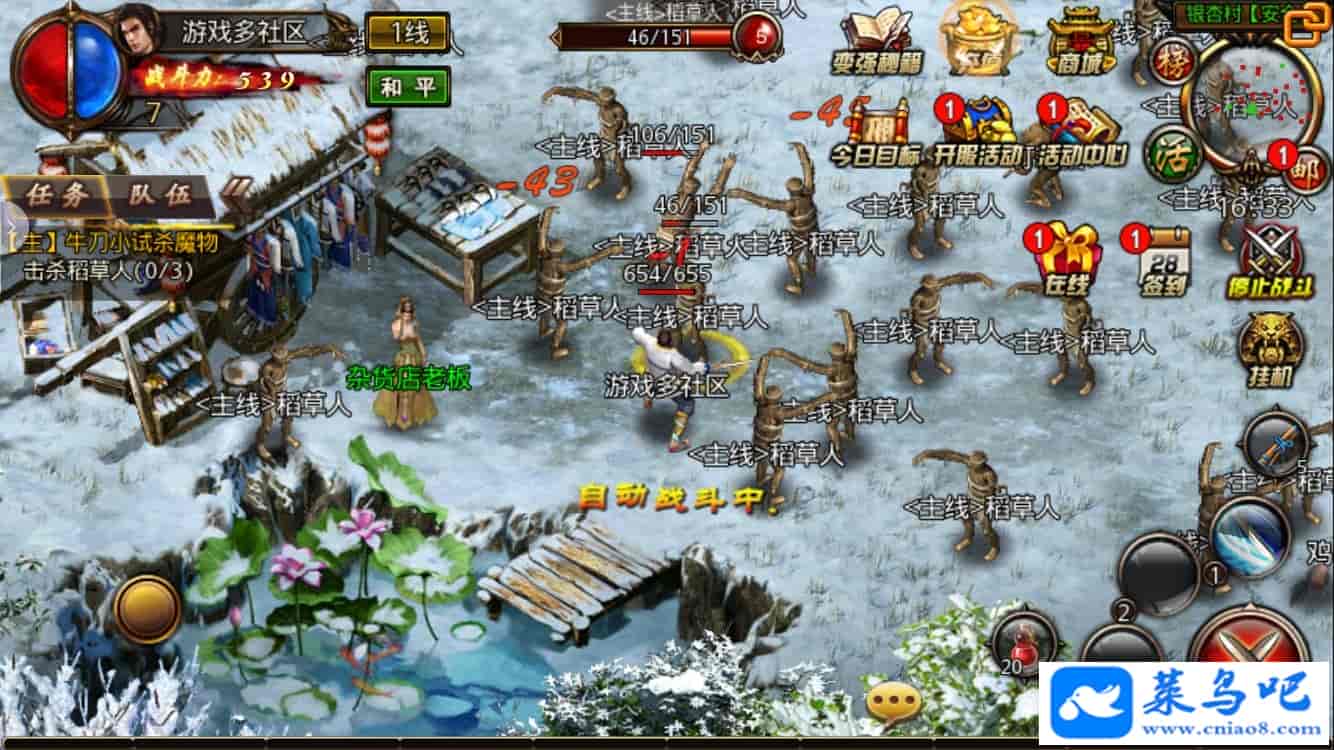Open the 签到 daily sign-in calendar

[1163, 263]
